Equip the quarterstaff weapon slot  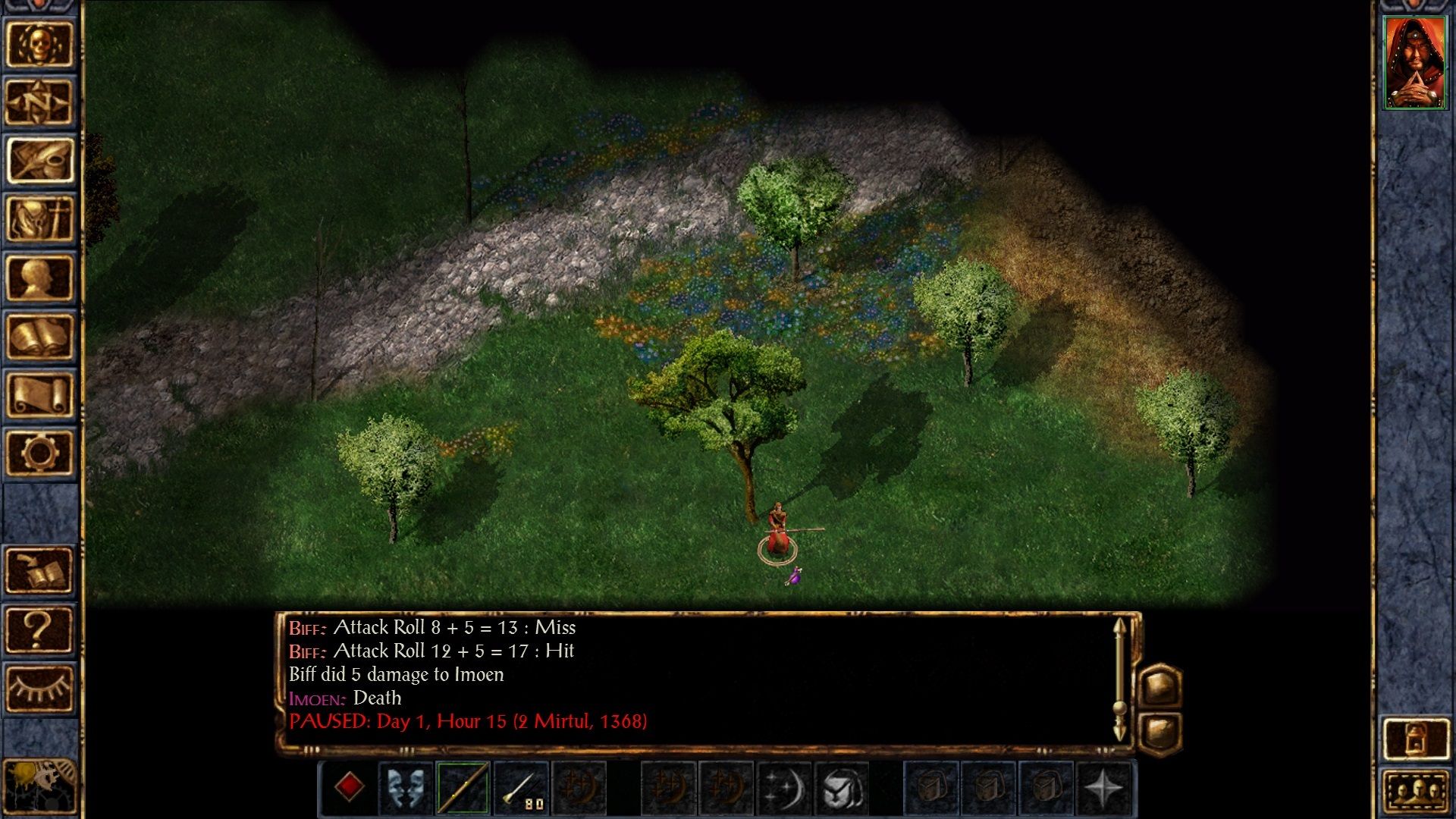(x=463, y=789)
